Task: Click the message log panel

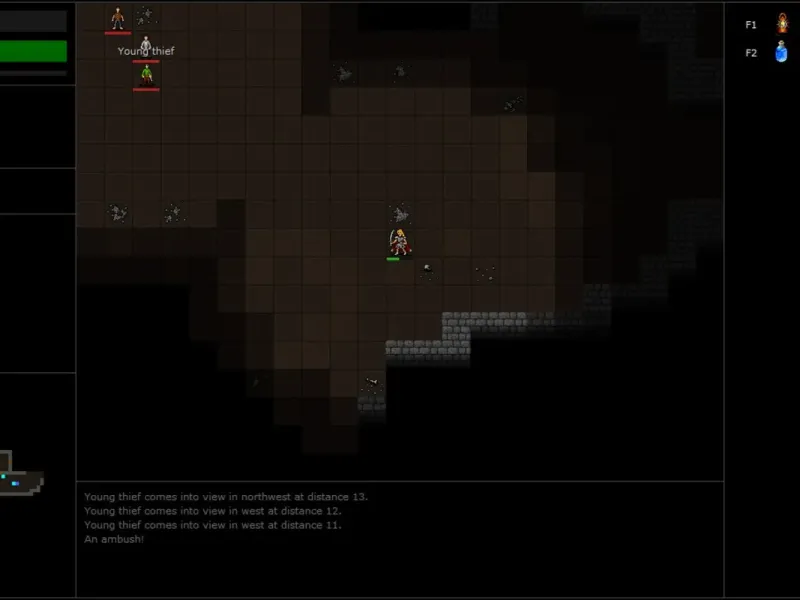Action: [400, 538]
